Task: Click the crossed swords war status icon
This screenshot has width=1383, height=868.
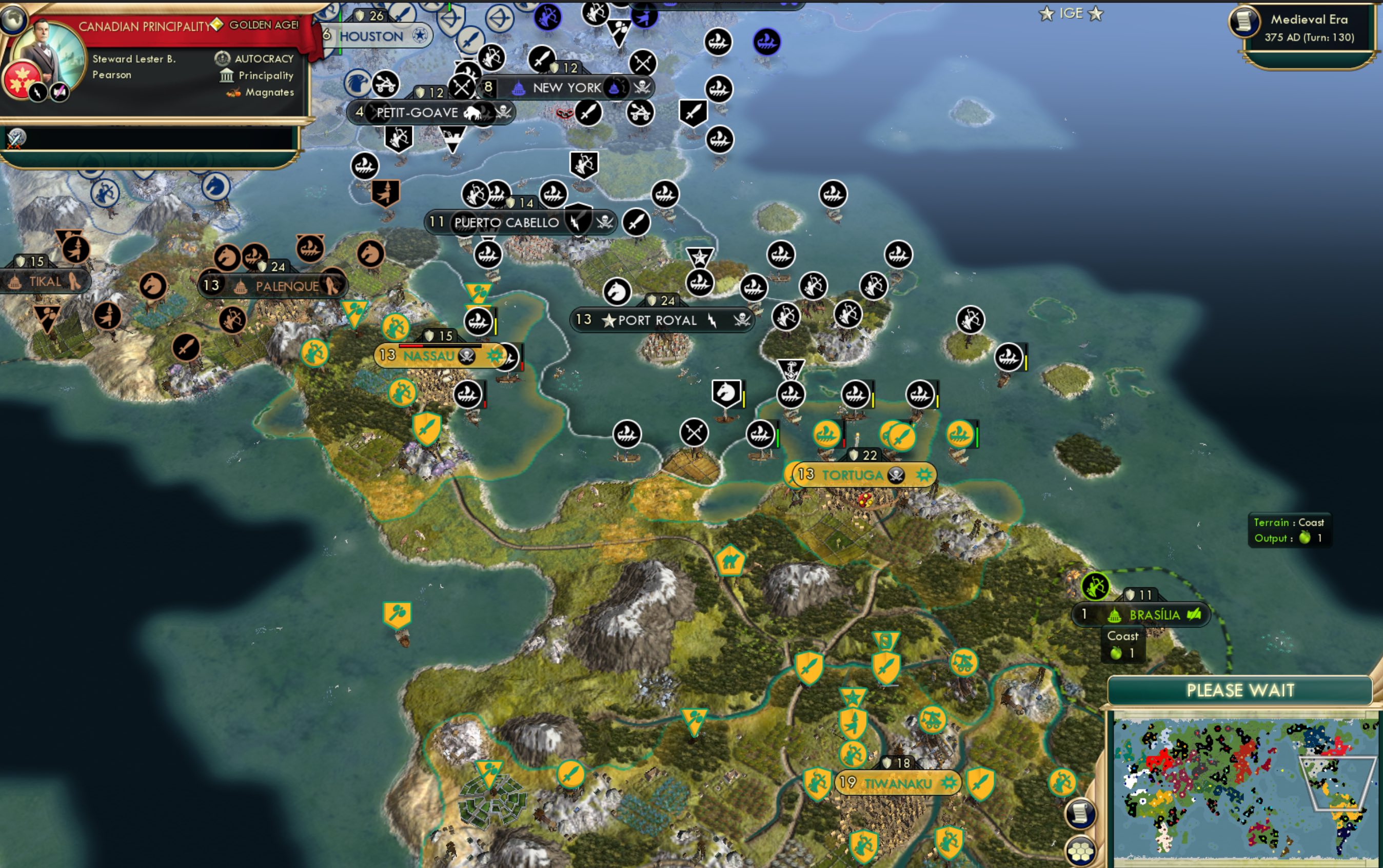Action: click(15, 139)
